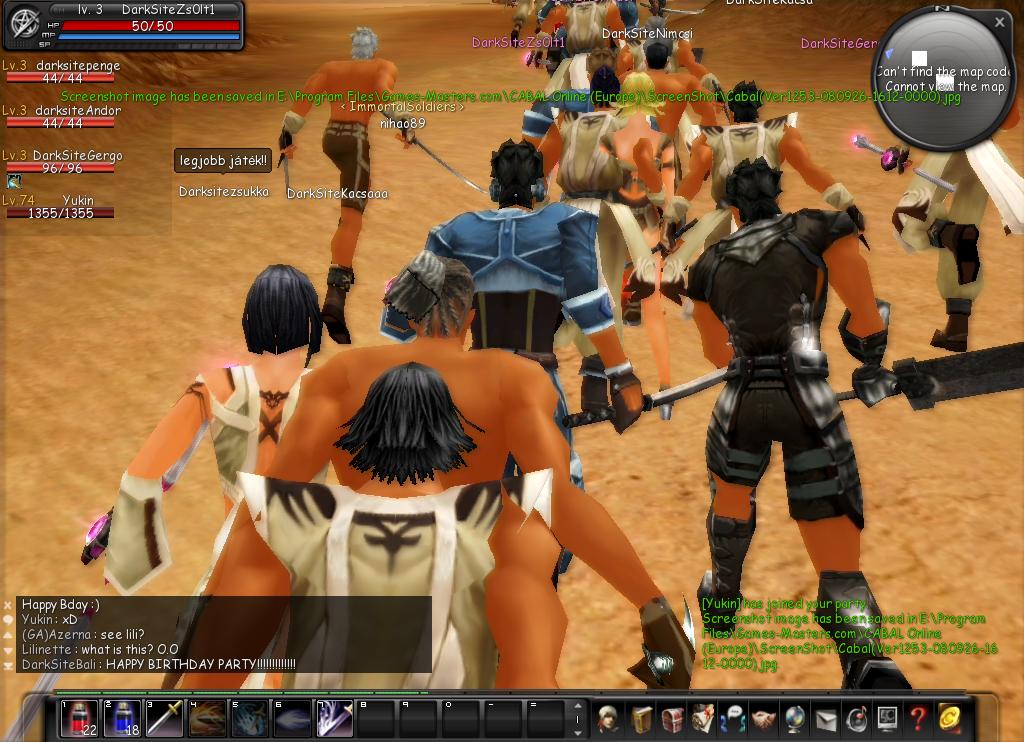This screenshot has height=742, width=1024.
Task: Open the globe map icon
Action: coord(795,718)
